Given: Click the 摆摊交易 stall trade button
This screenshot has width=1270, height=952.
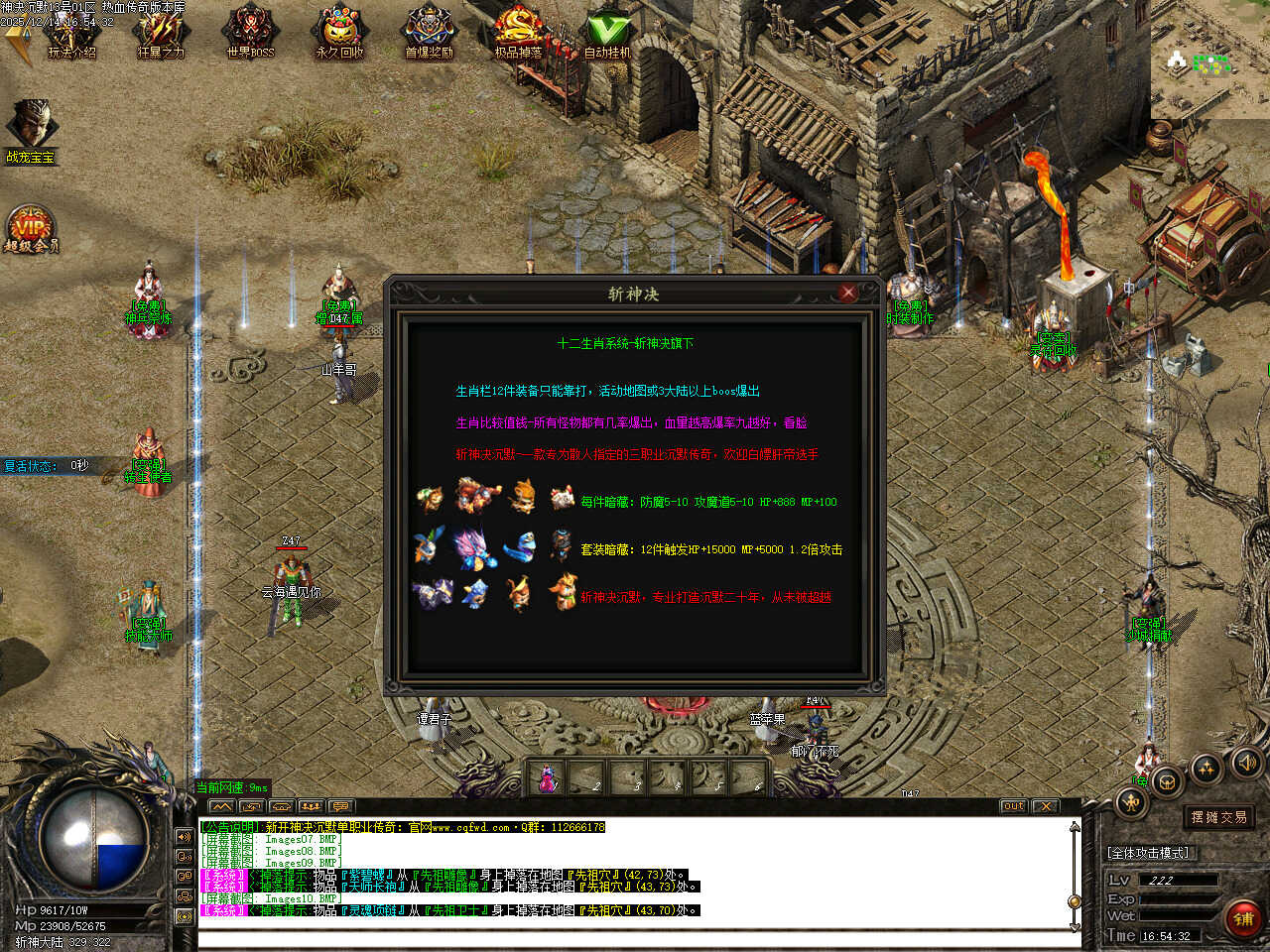Looking at the screenshot, I should tap(1218, 817).
